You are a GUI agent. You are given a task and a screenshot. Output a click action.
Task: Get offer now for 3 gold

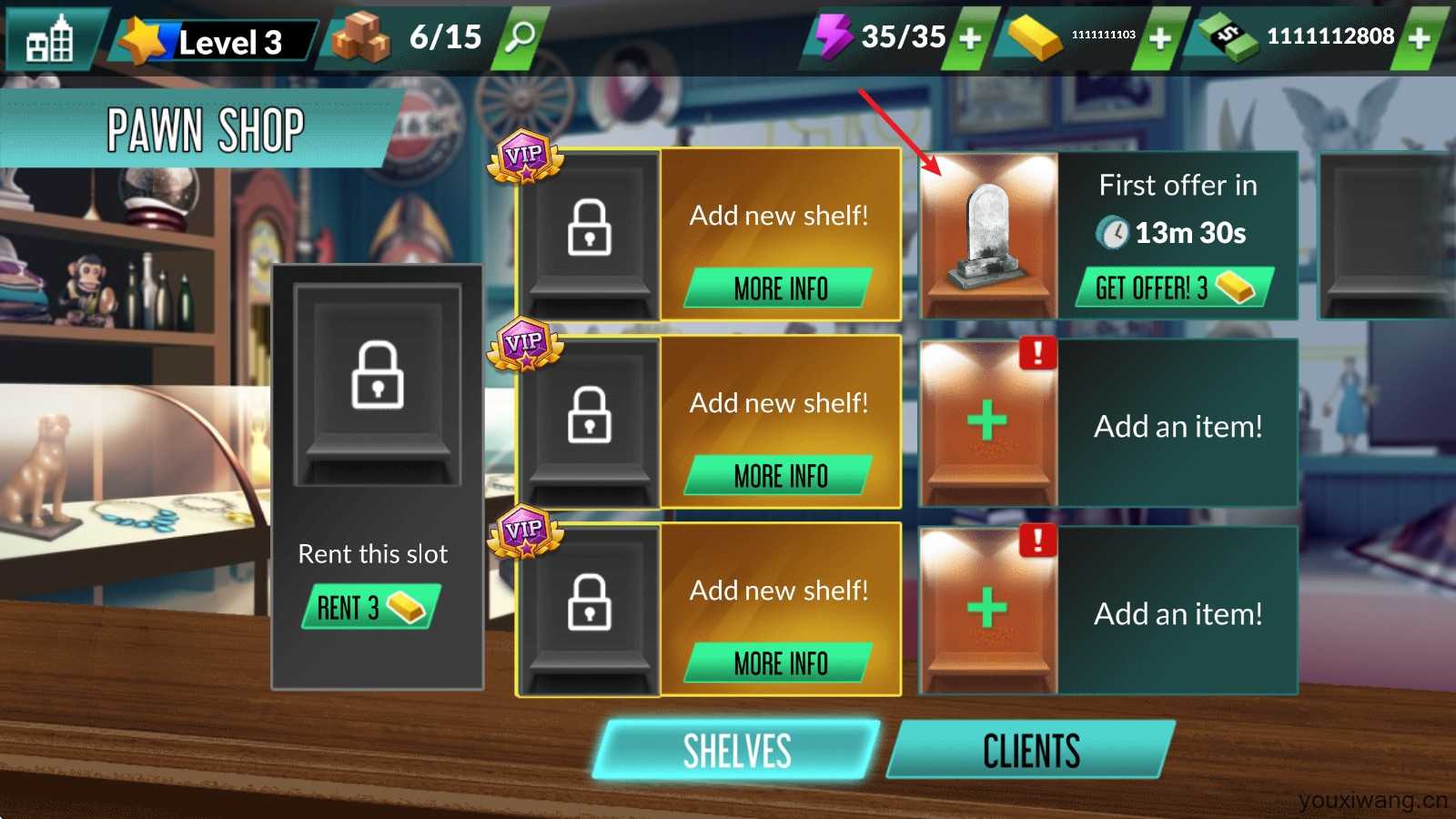1174,288
